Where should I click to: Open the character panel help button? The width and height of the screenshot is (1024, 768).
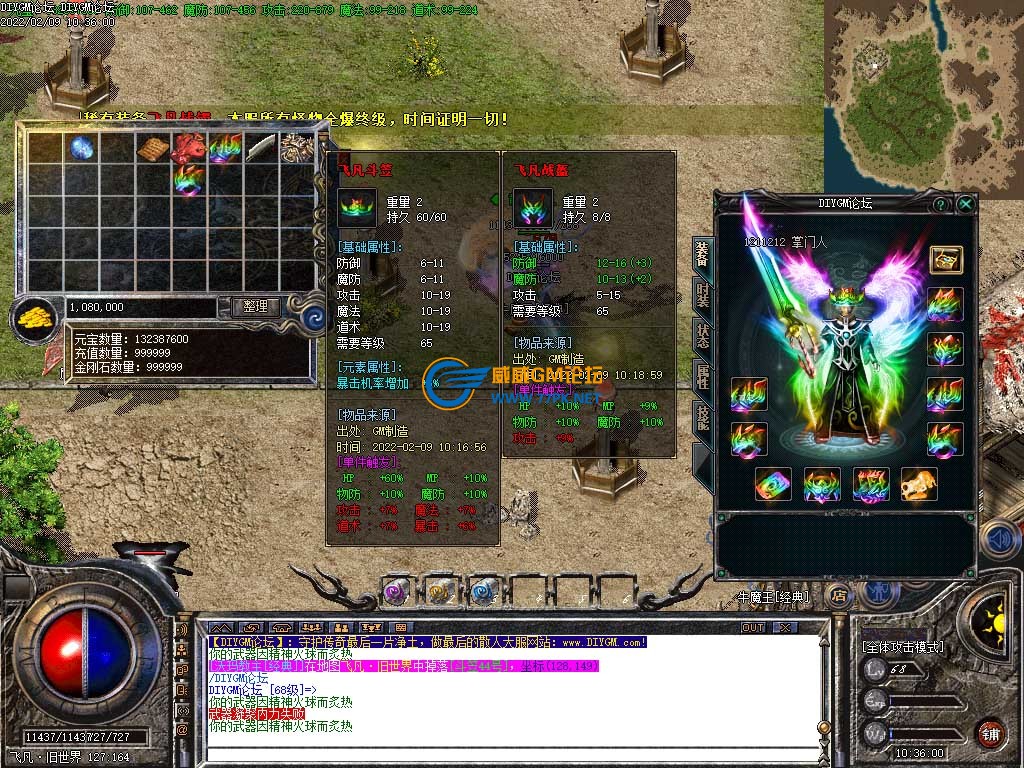(x=941, y=204)
